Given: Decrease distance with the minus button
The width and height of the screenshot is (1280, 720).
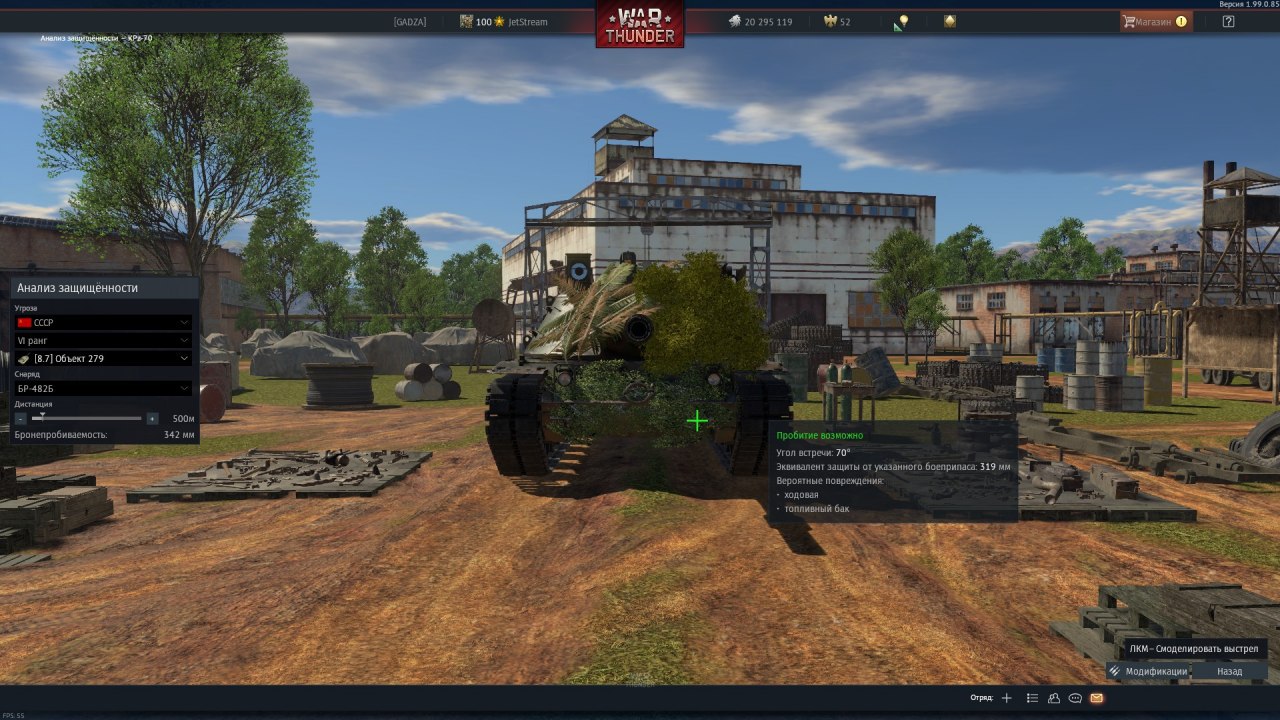Looking at the screenshot, I should [x=21, y=419].
